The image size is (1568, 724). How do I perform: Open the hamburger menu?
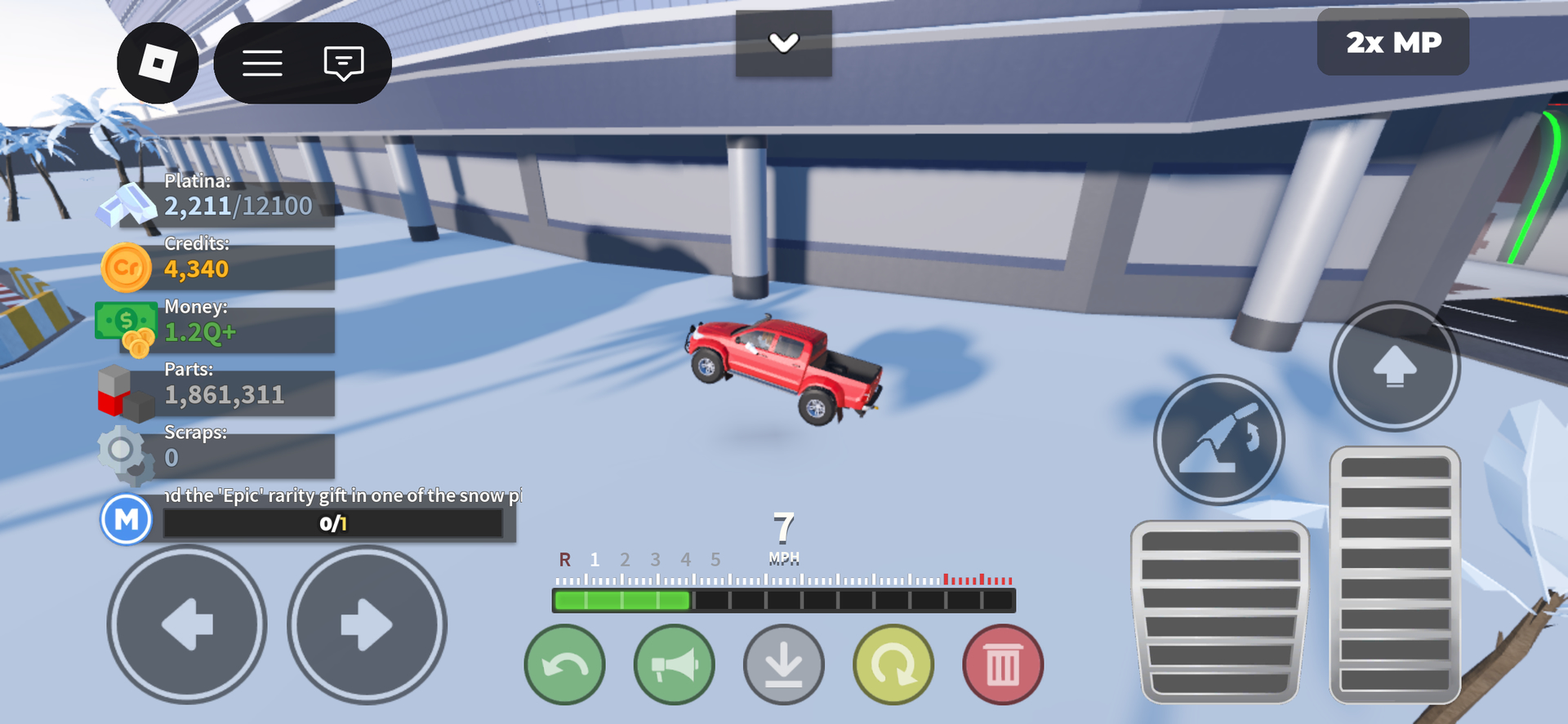262,63
